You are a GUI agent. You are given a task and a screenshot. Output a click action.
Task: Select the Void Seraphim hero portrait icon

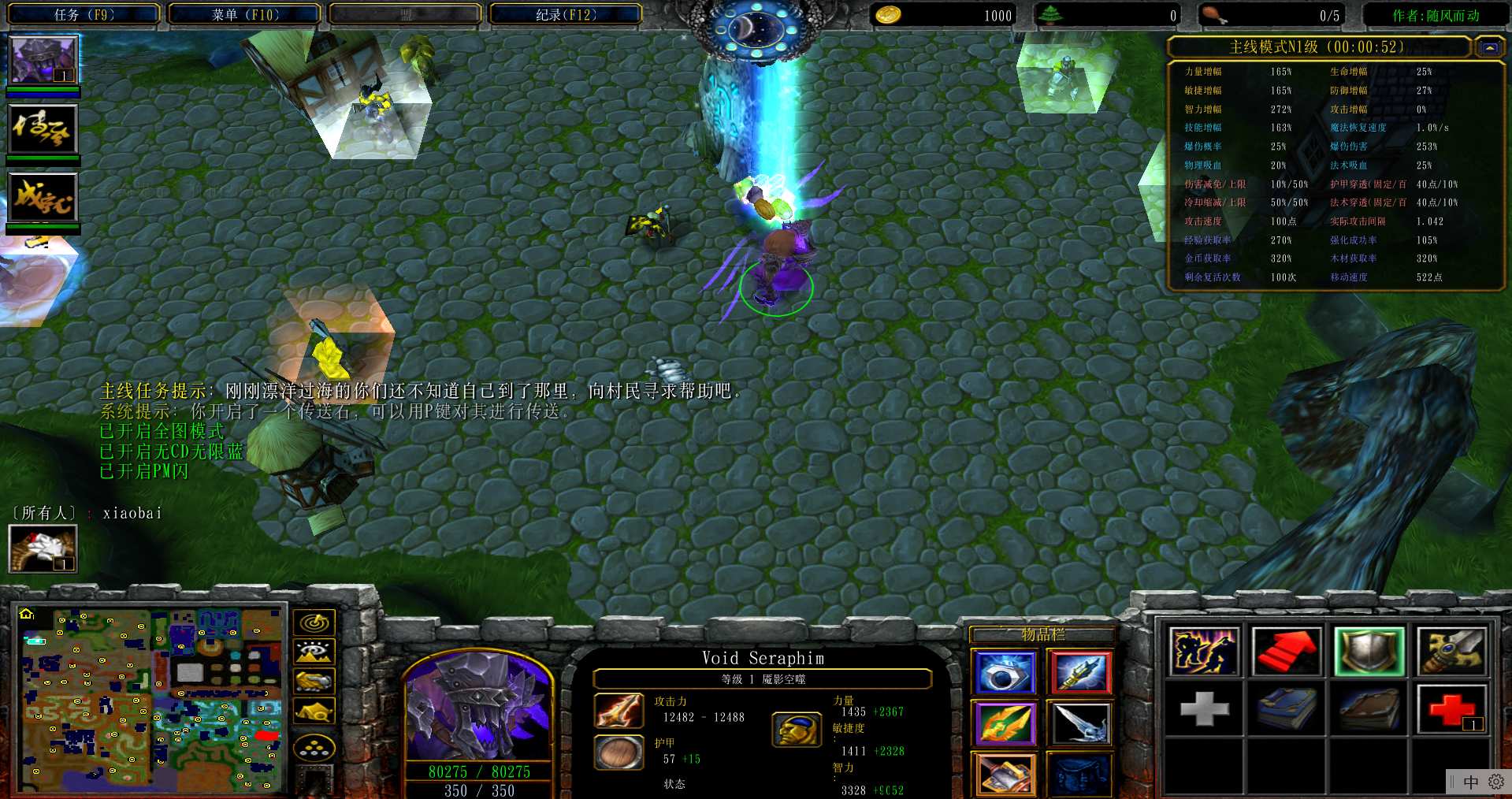click(x=43, y=60)
